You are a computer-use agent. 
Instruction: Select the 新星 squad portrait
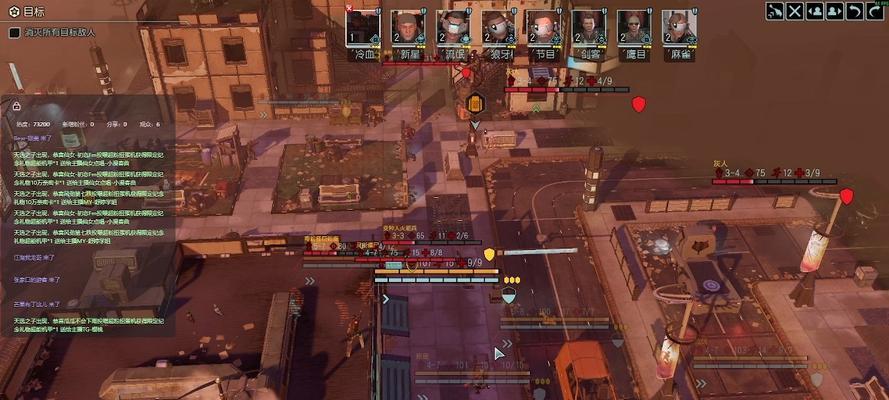408,28
